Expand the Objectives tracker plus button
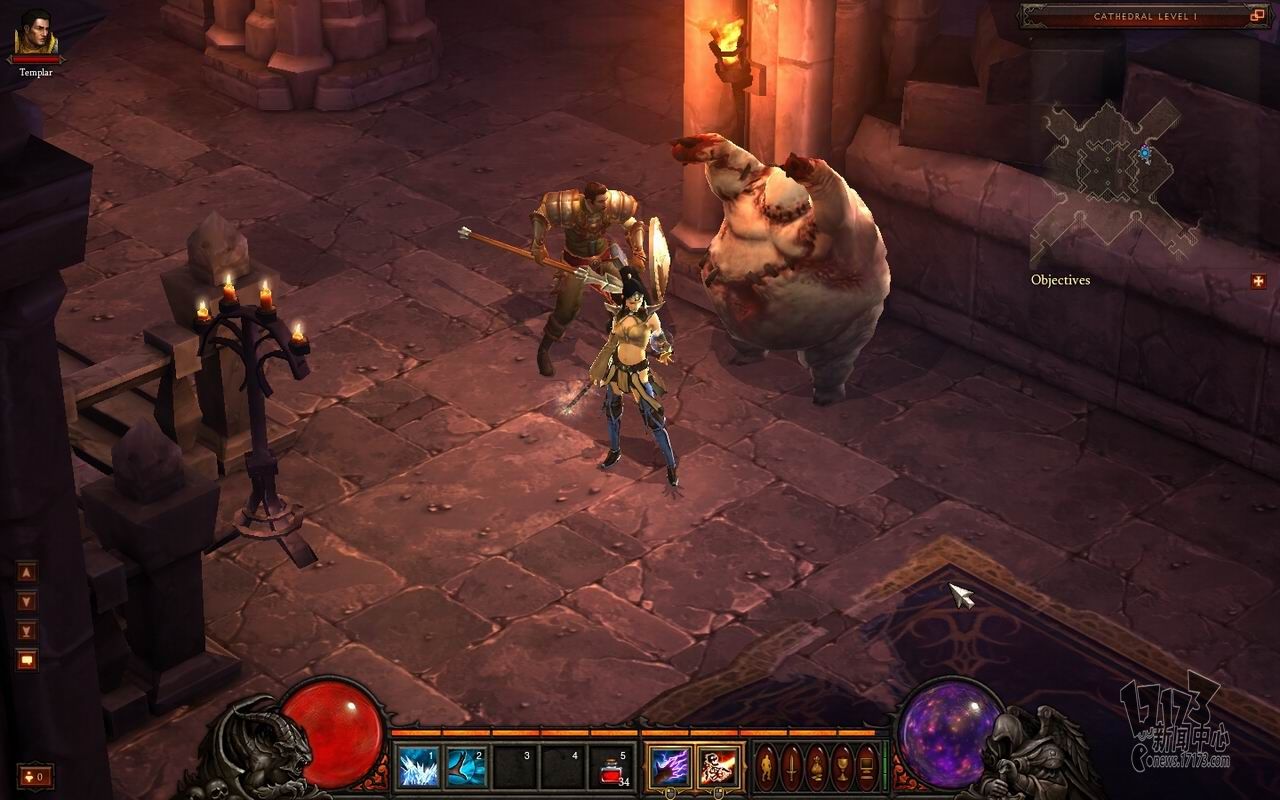This screenshot has width=1280, height=800. pos(1258,281)
